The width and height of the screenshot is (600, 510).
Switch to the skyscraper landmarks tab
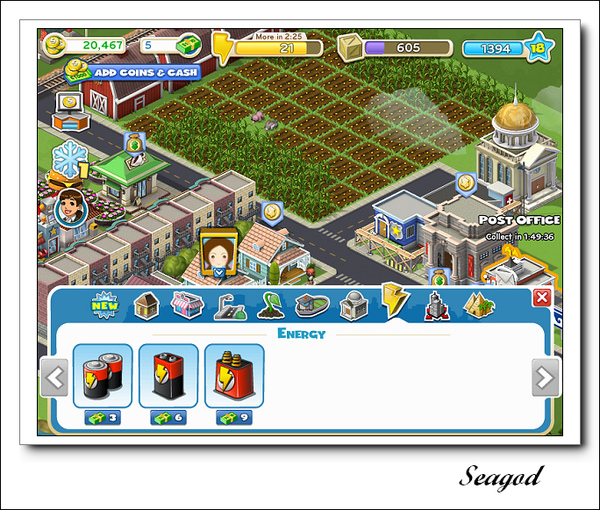point(436,304)
